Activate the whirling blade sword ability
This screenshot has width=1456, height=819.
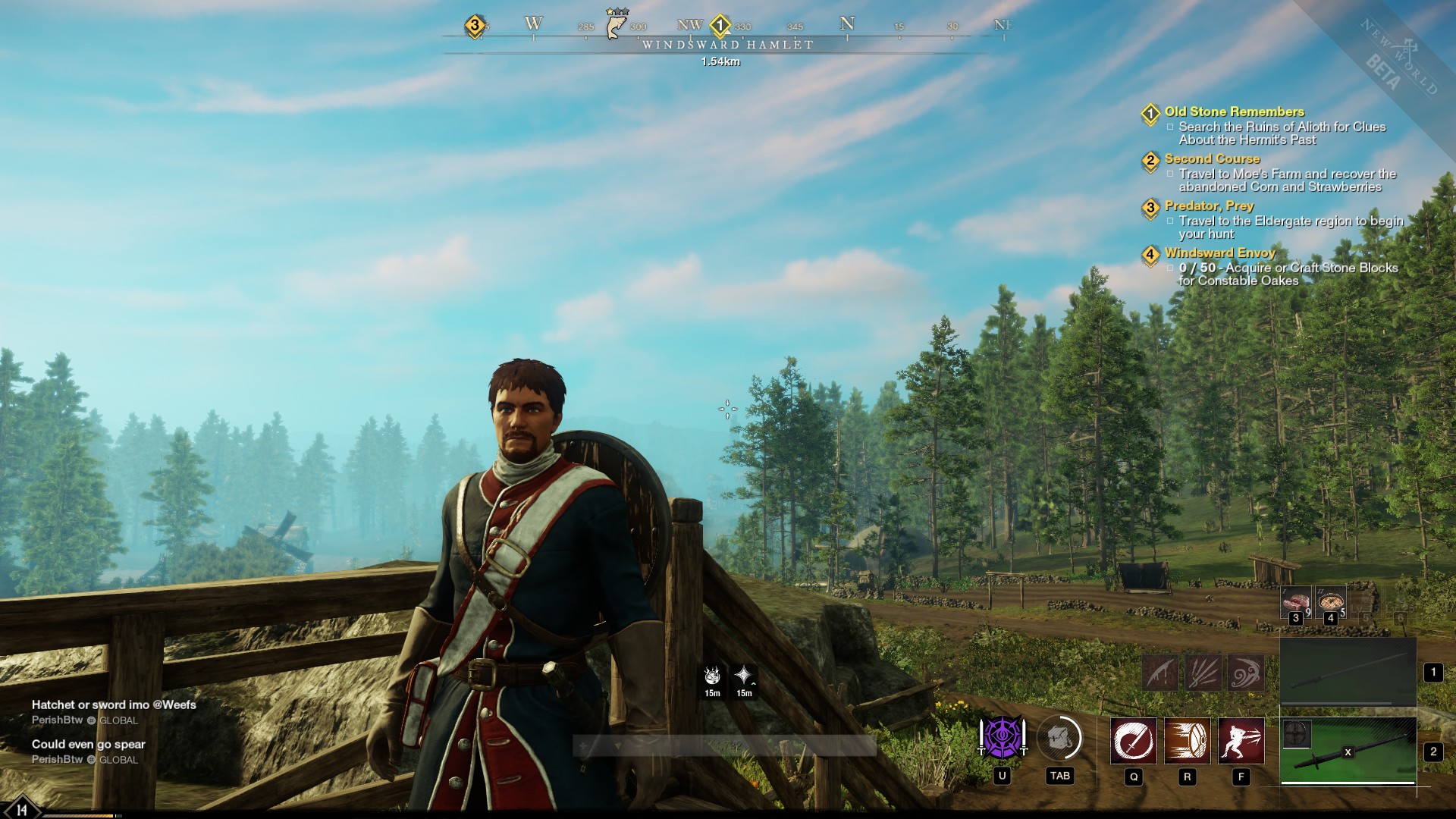coord(1134,740)
